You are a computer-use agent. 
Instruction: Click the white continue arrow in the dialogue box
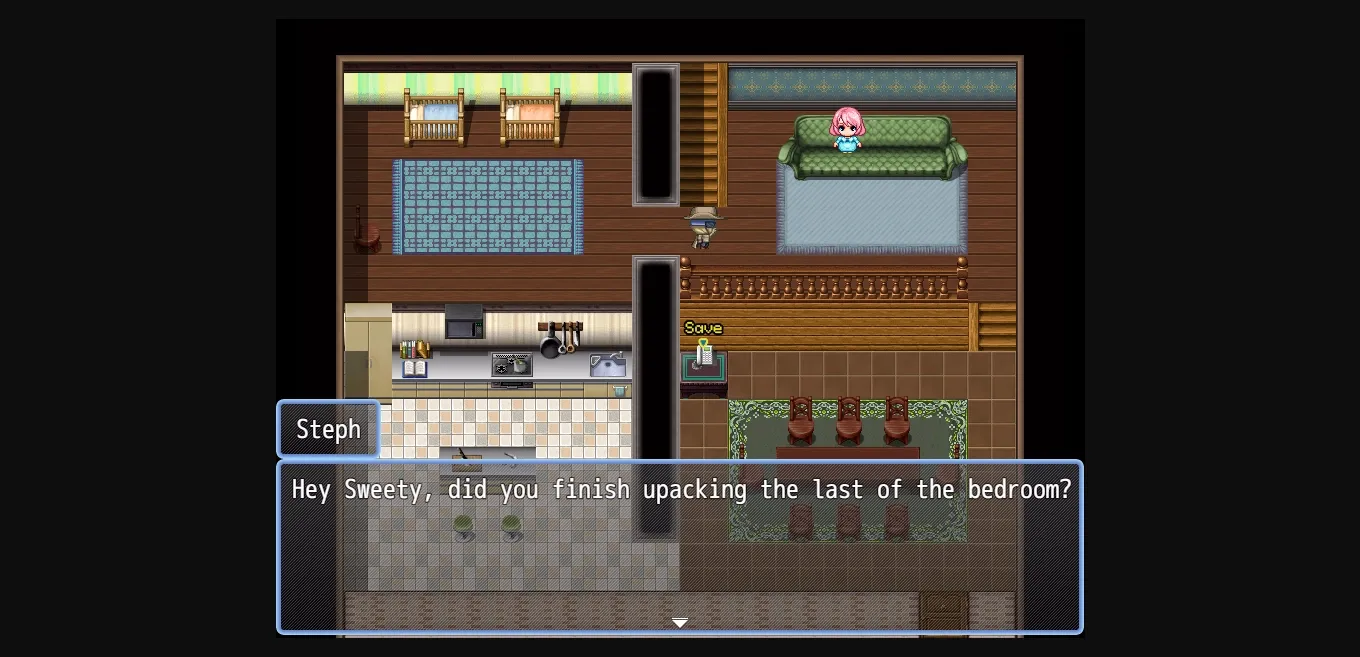click(x=680, y=622)
